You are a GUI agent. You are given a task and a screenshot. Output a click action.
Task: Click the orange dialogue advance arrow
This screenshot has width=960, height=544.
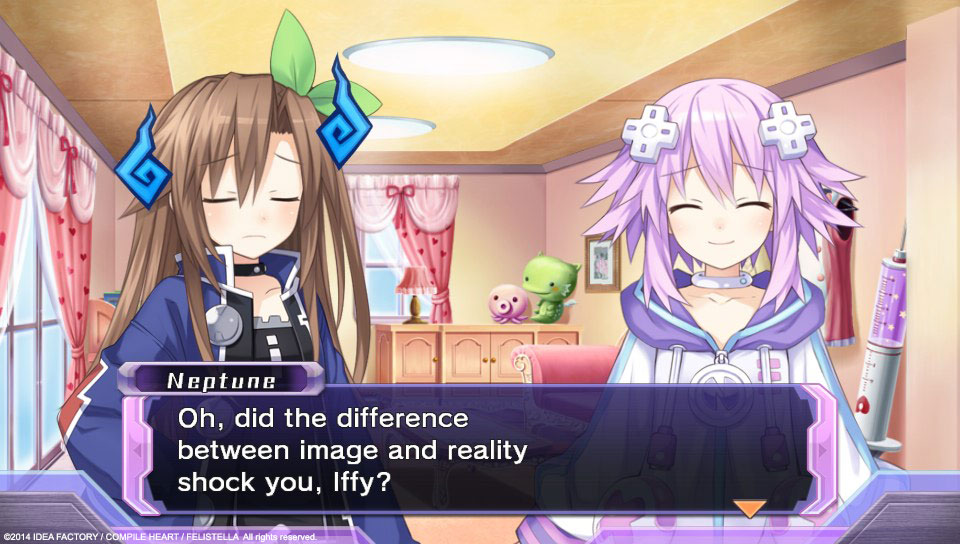(x=749, y=507)
